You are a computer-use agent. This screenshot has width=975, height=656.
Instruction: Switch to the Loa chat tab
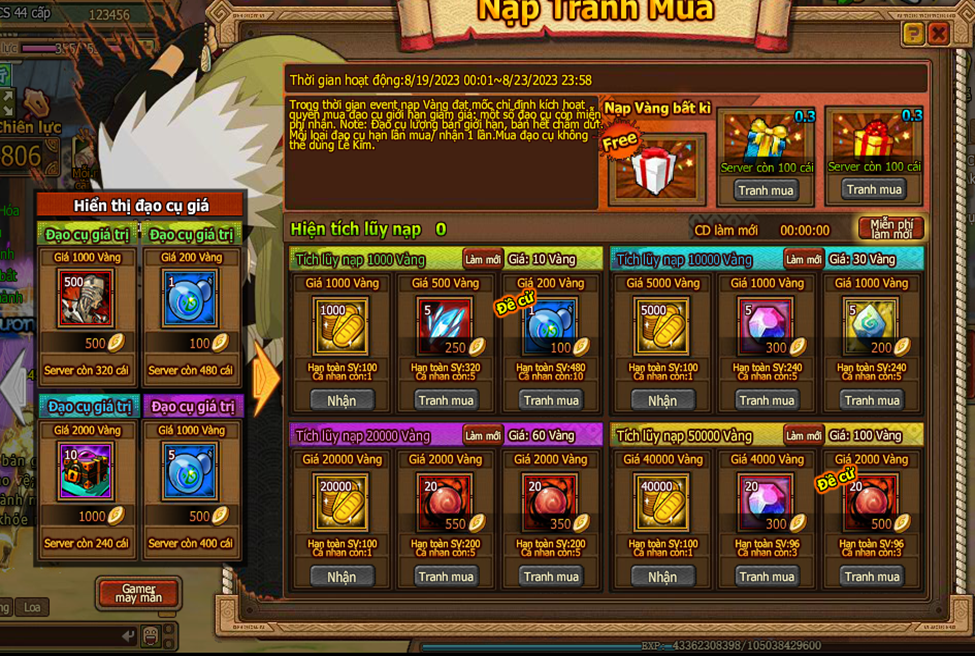pos(32,607)
